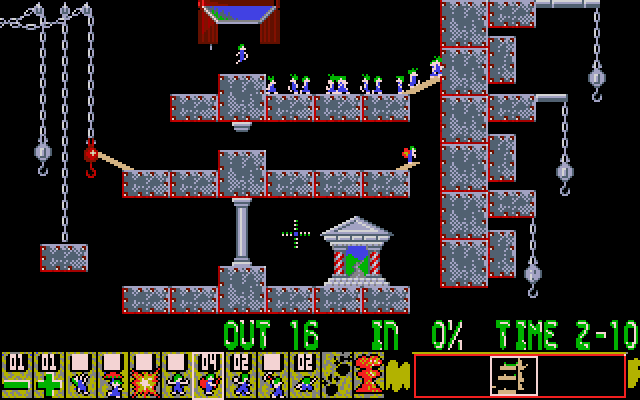Select the Builder skill showing 04
Viewport: 640px width, 400px height.
tap(208, 375)
